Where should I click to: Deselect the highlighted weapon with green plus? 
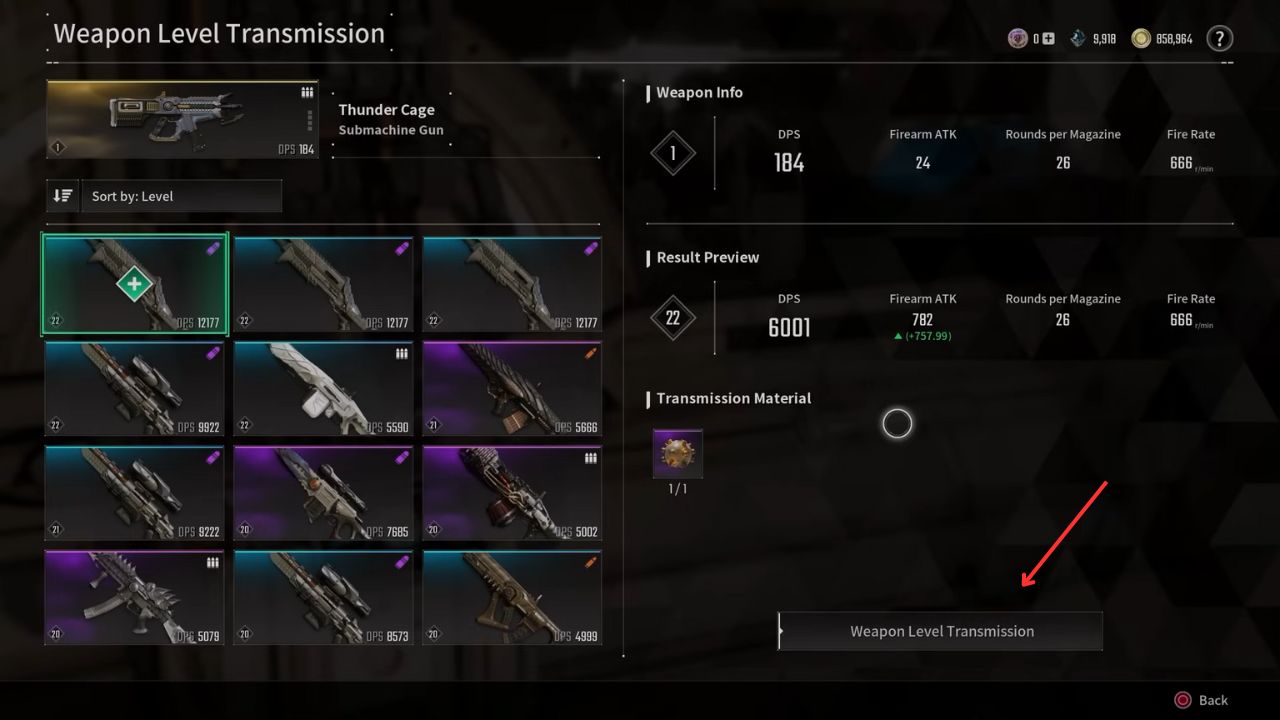(135, 284)
